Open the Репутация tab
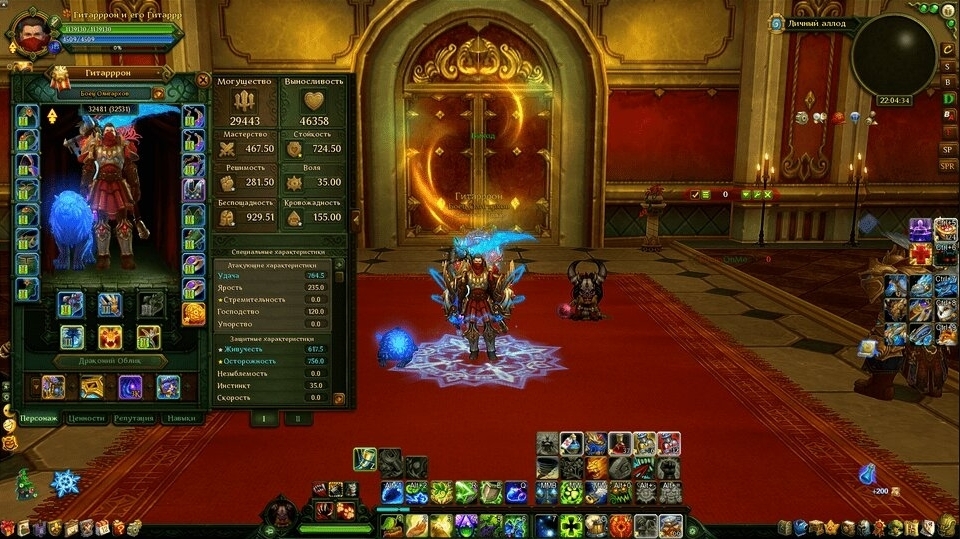This screenshot has height=539, width=960. (134, 418)
